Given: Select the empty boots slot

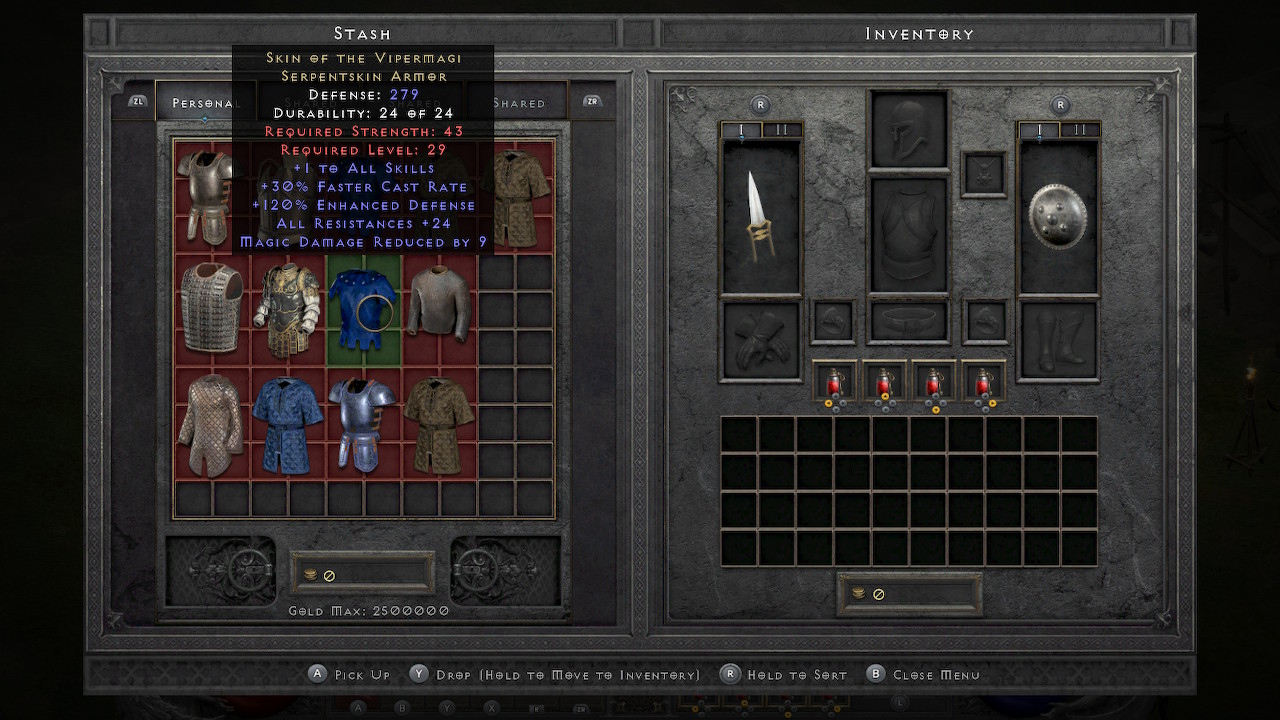Looking at the screenshot, I should 1058,341.
